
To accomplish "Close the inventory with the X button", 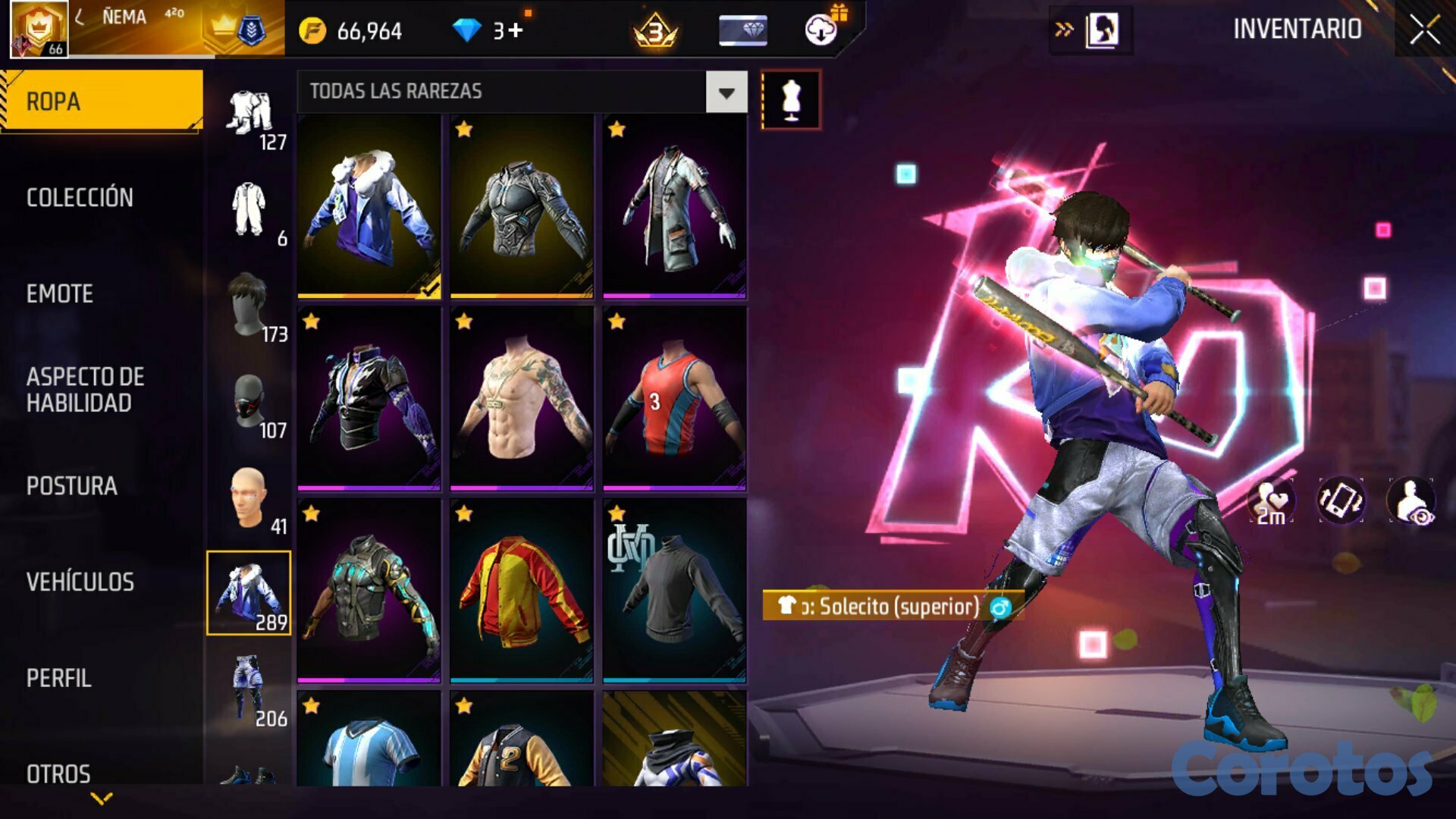I will (1424, 30).
